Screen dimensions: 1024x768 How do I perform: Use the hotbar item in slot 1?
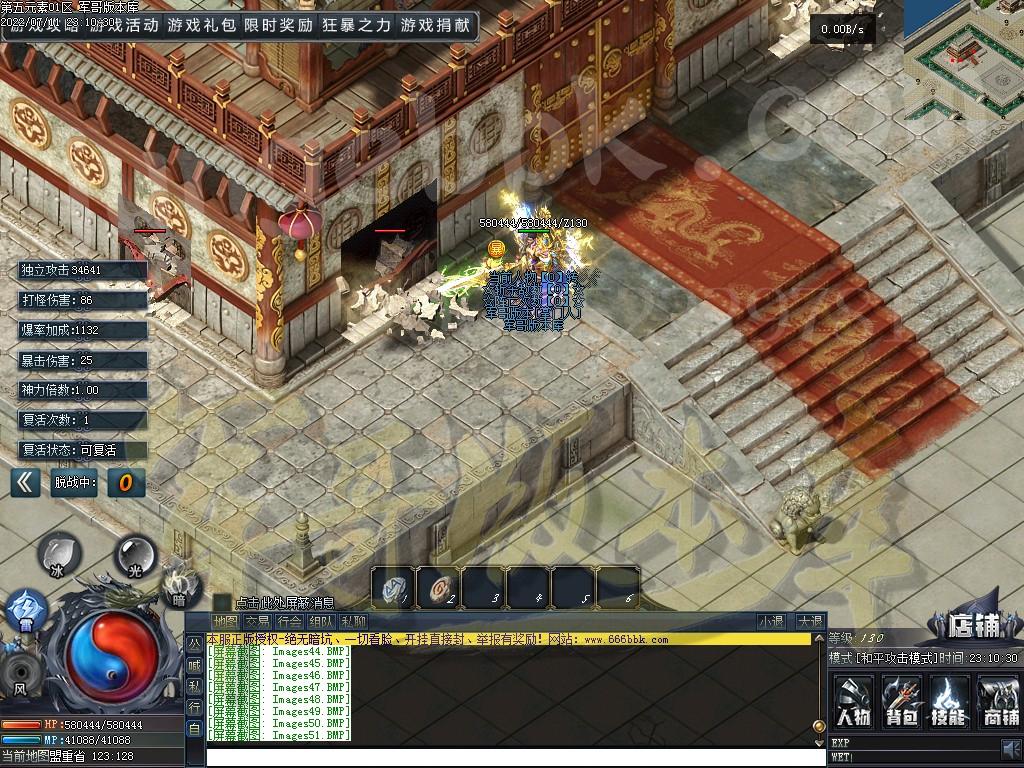393,587
